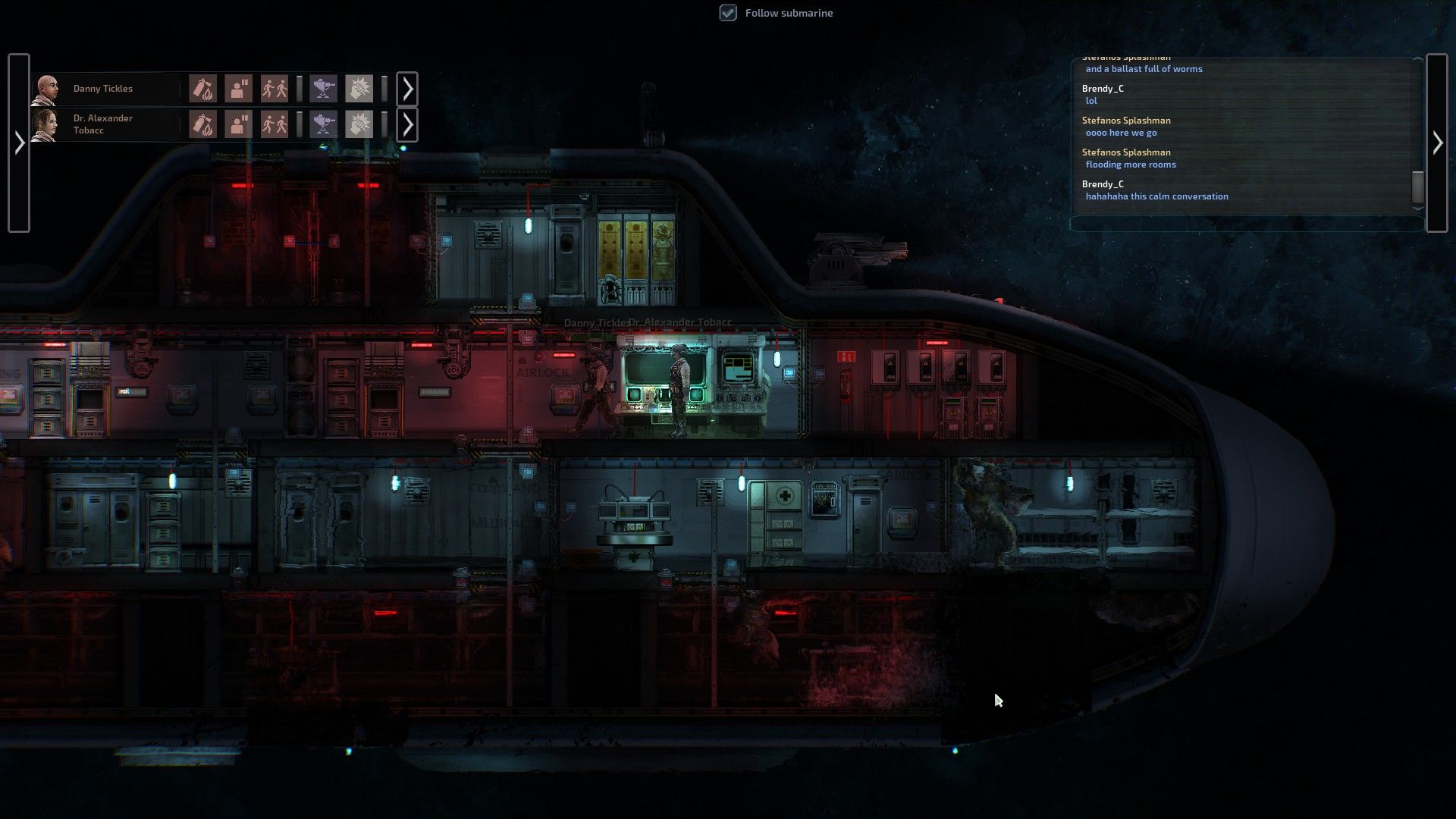Viewport: 1456px width, 819px height.
Task: Give Danny Tickles the wait order
Action: tap(238, 89)
